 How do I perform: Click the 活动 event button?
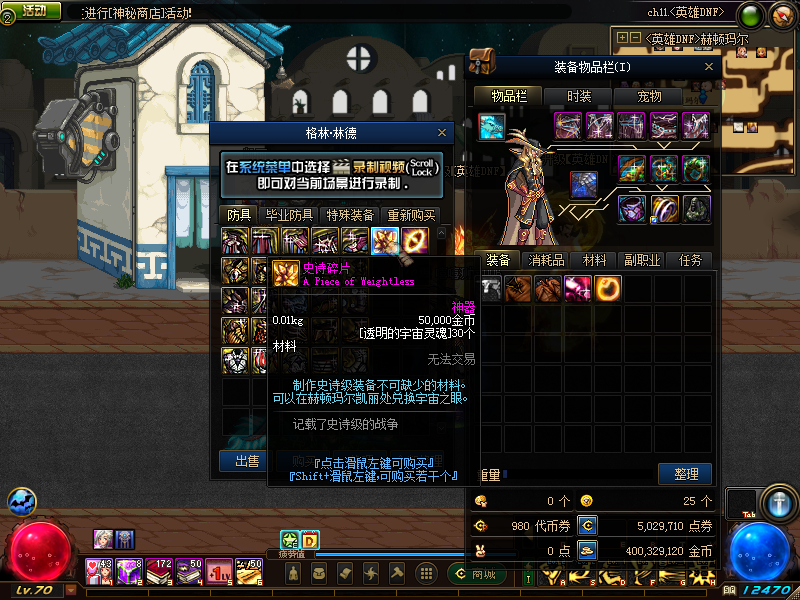point(34,10)
